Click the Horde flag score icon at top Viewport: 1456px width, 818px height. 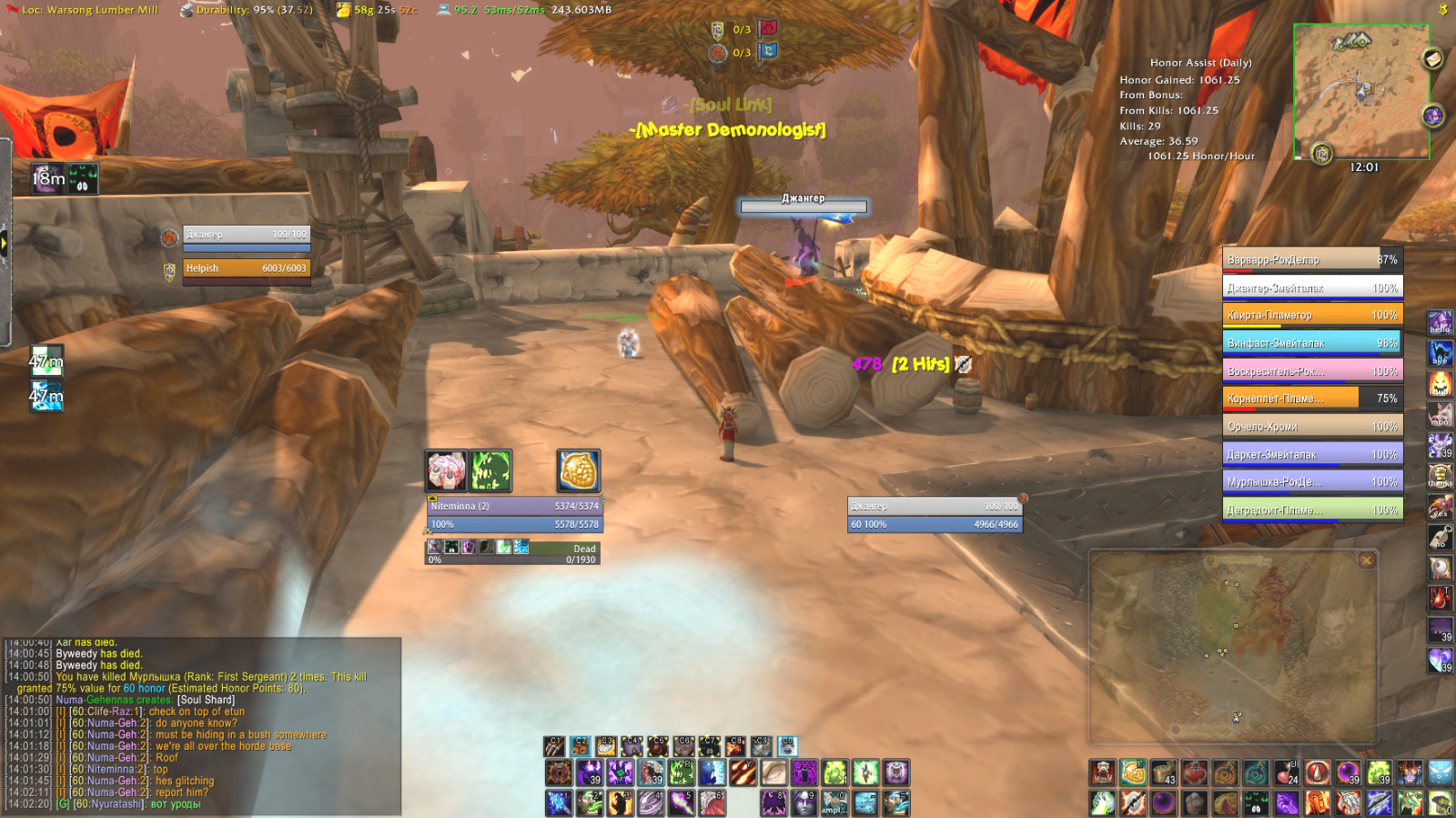769,29
